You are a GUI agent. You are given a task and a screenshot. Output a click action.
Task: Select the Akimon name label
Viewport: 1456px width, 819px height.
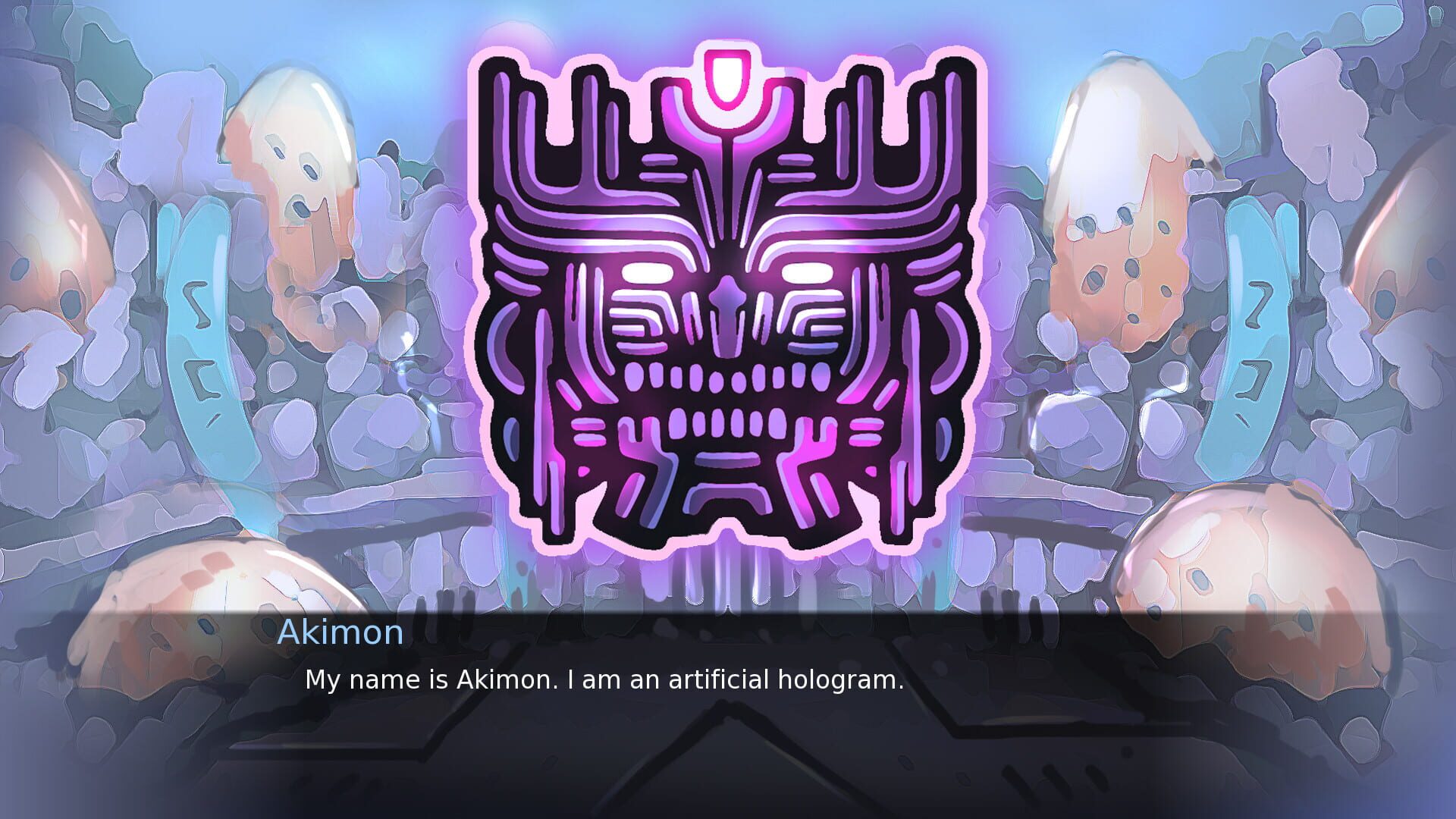pos(341,633)
